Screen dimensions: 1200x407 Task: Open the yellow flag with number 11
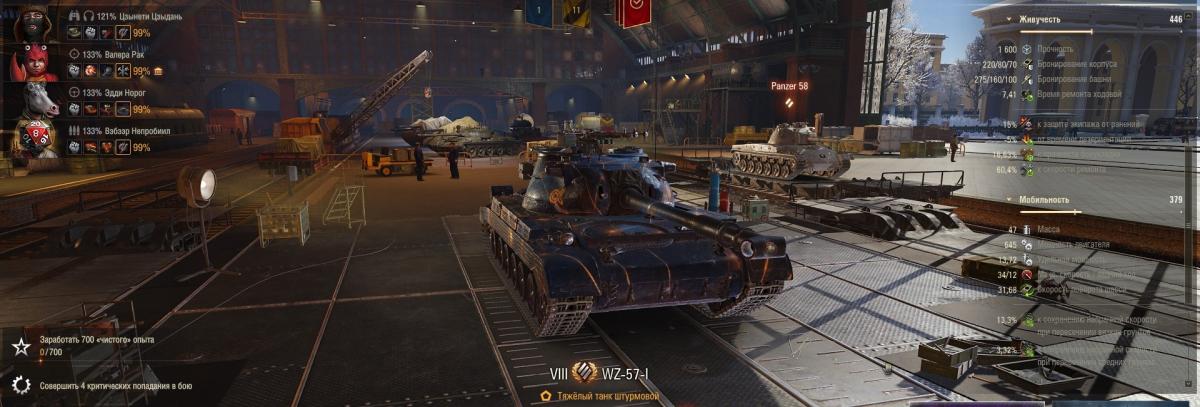[576, 12]
